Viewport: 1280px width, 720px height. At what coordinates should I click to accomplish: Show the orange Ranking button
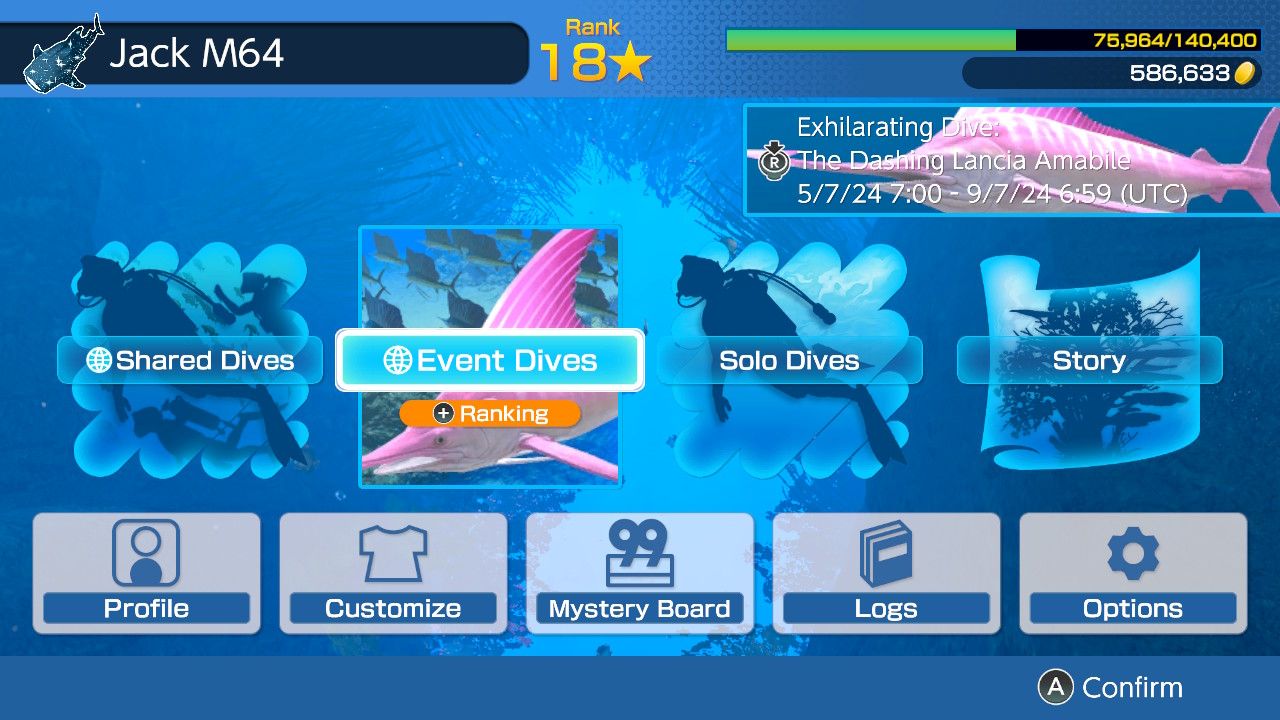coord(490,413)
